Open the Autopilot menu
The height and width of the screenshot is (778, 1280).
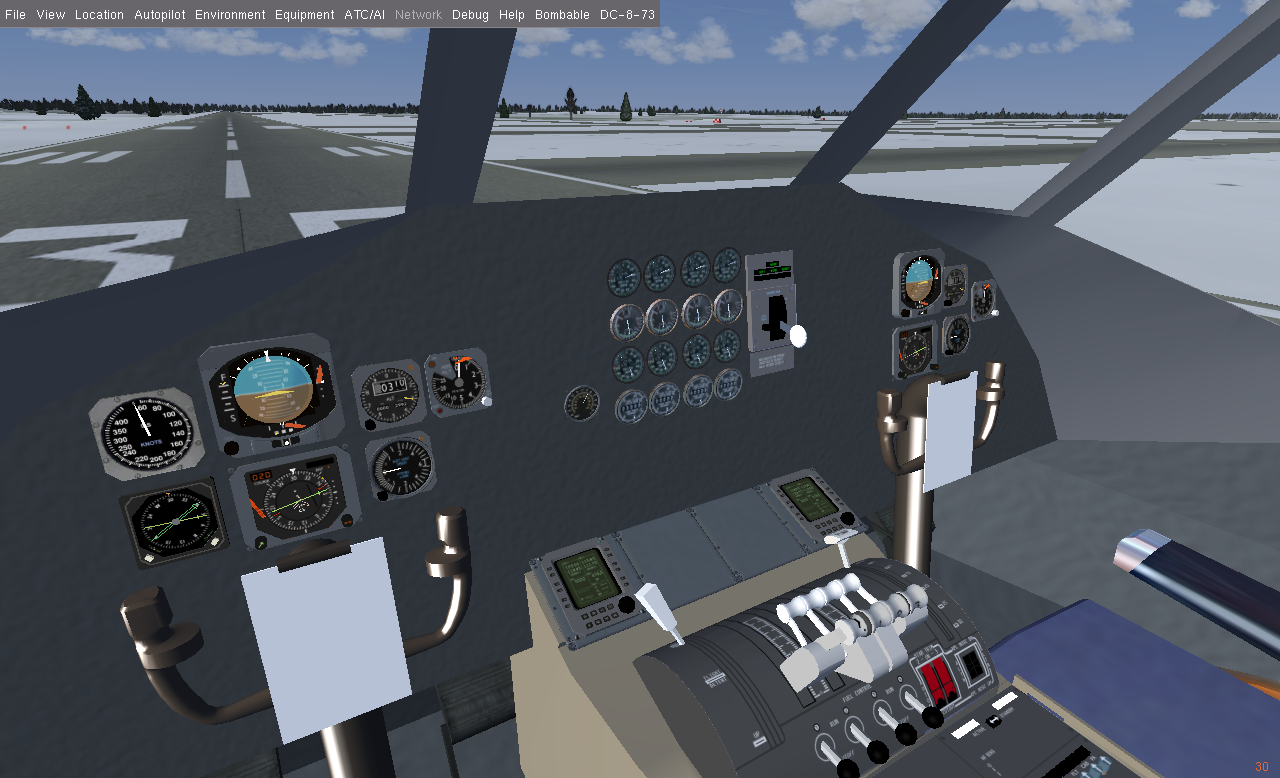point(159,15)
